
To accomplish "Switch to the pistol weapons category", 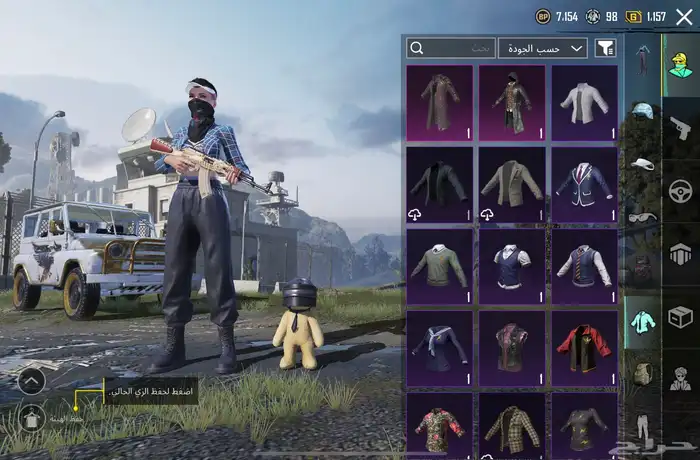I will coord(681,127).
